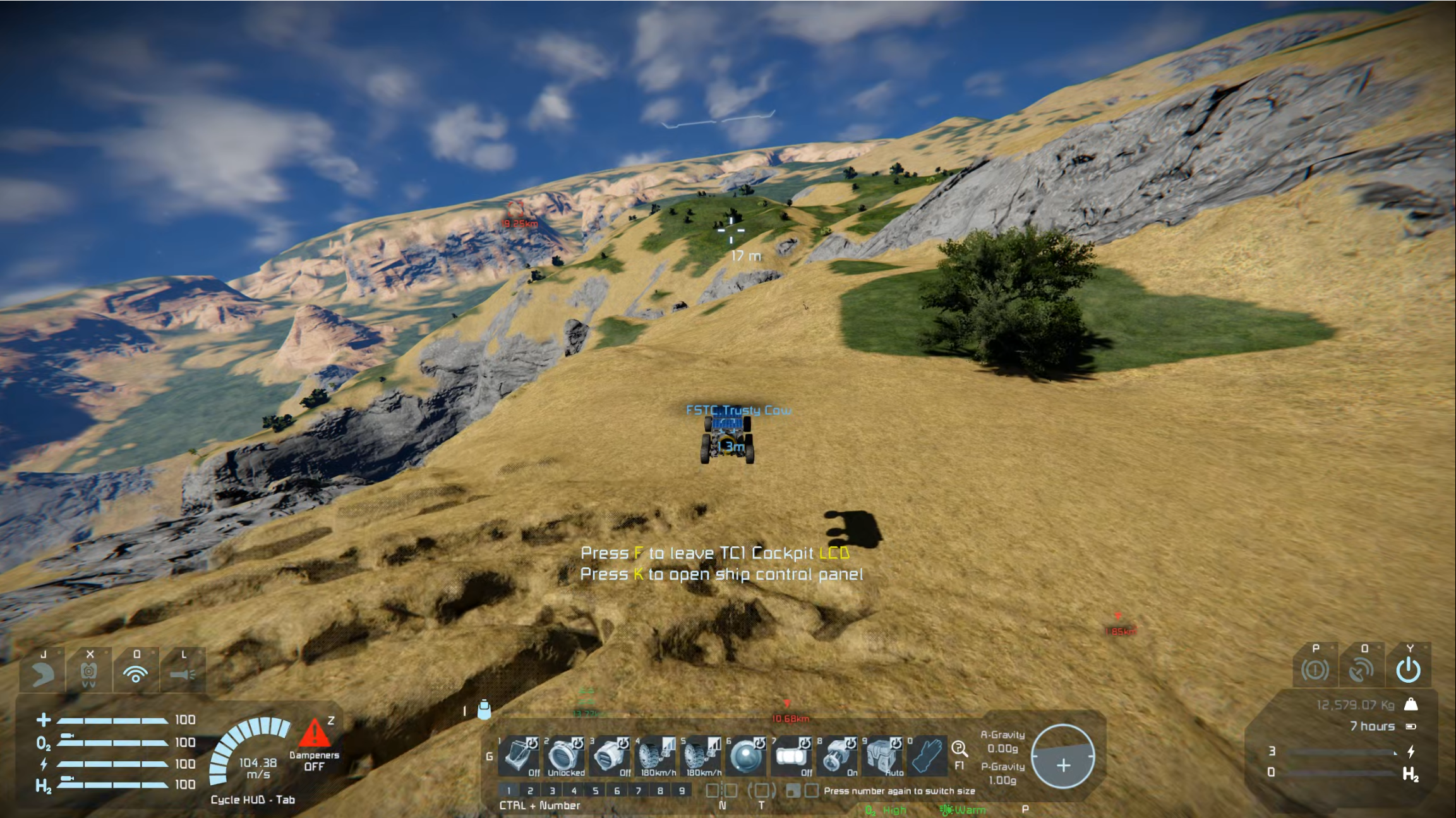The image size is (1456, 818).
Task: Toggle the helmet icon
Action: pos(43,673)
